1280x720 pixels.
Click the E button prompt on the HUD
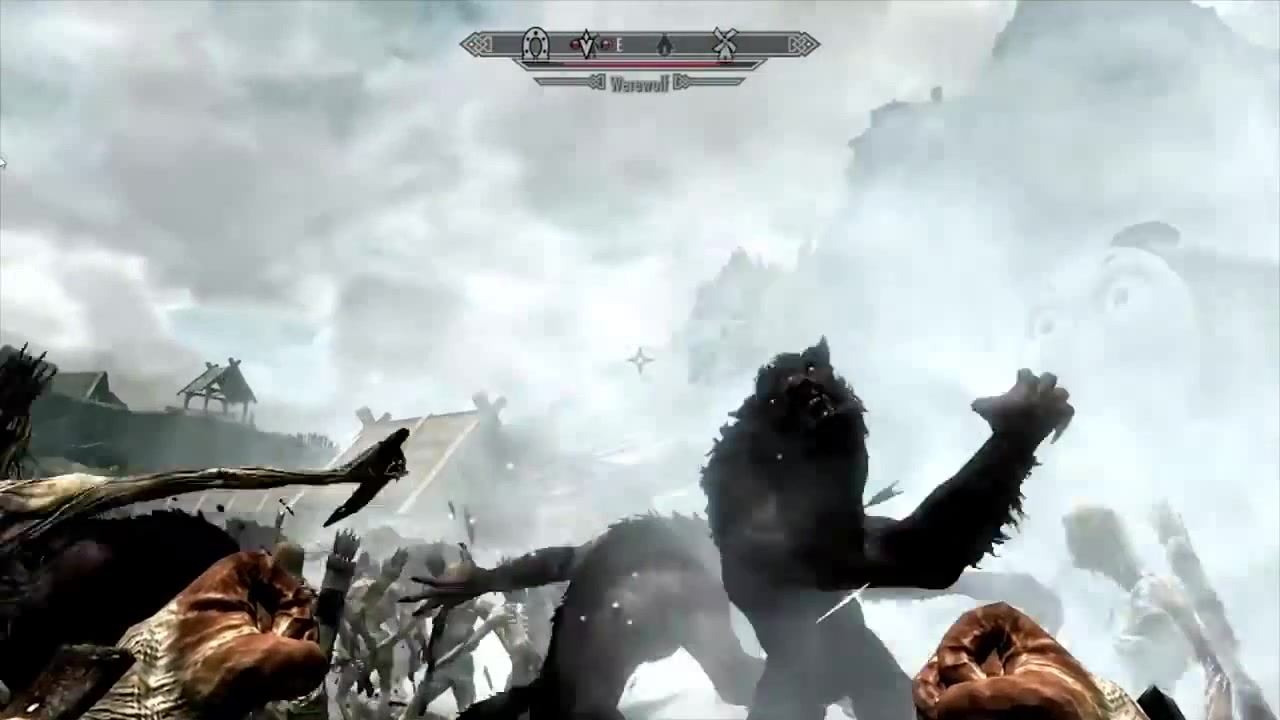point(619,43)
